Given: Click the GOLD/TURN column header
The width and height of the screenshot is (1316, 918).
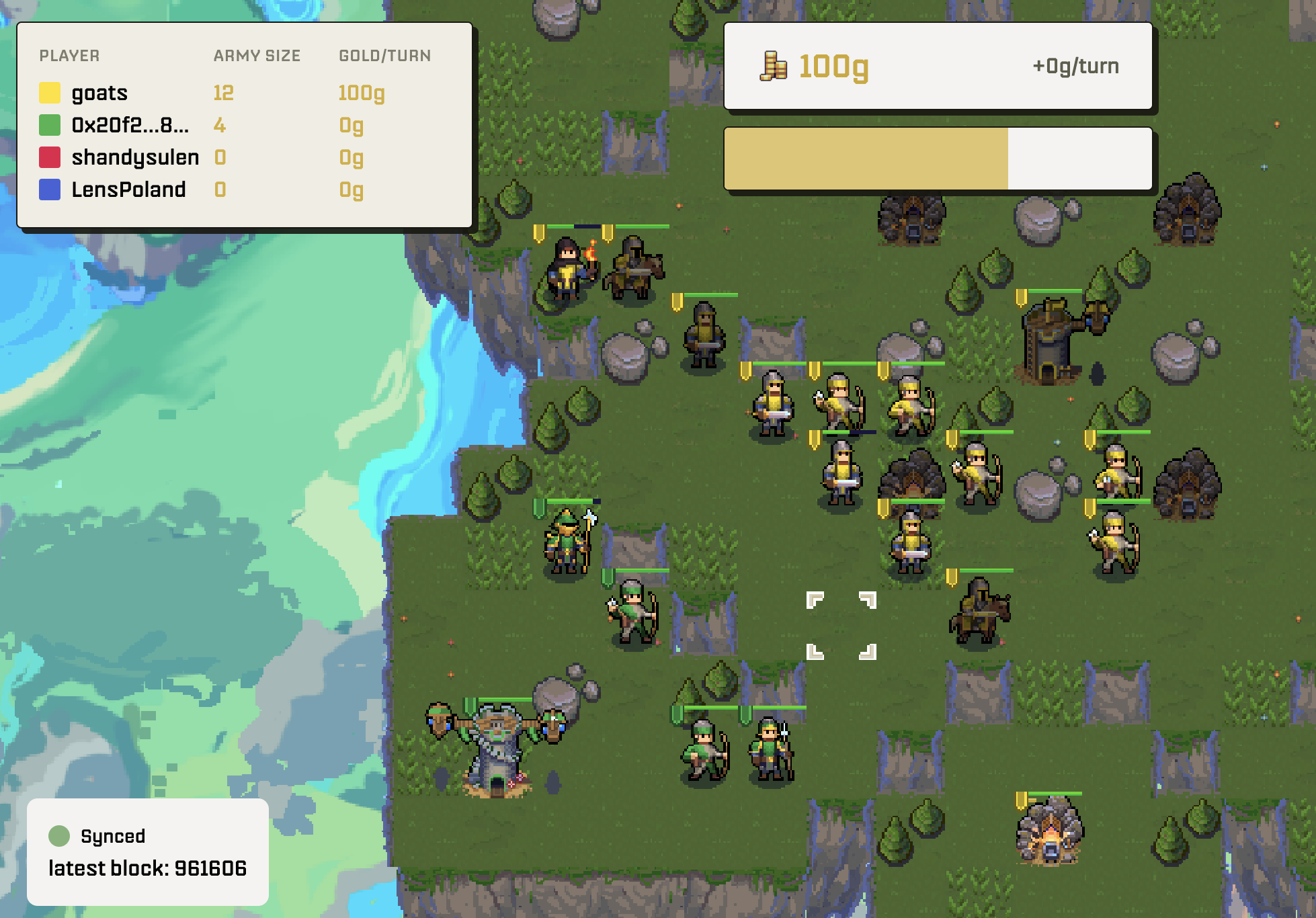Looking at the screenshot, I should coord(384,56).
